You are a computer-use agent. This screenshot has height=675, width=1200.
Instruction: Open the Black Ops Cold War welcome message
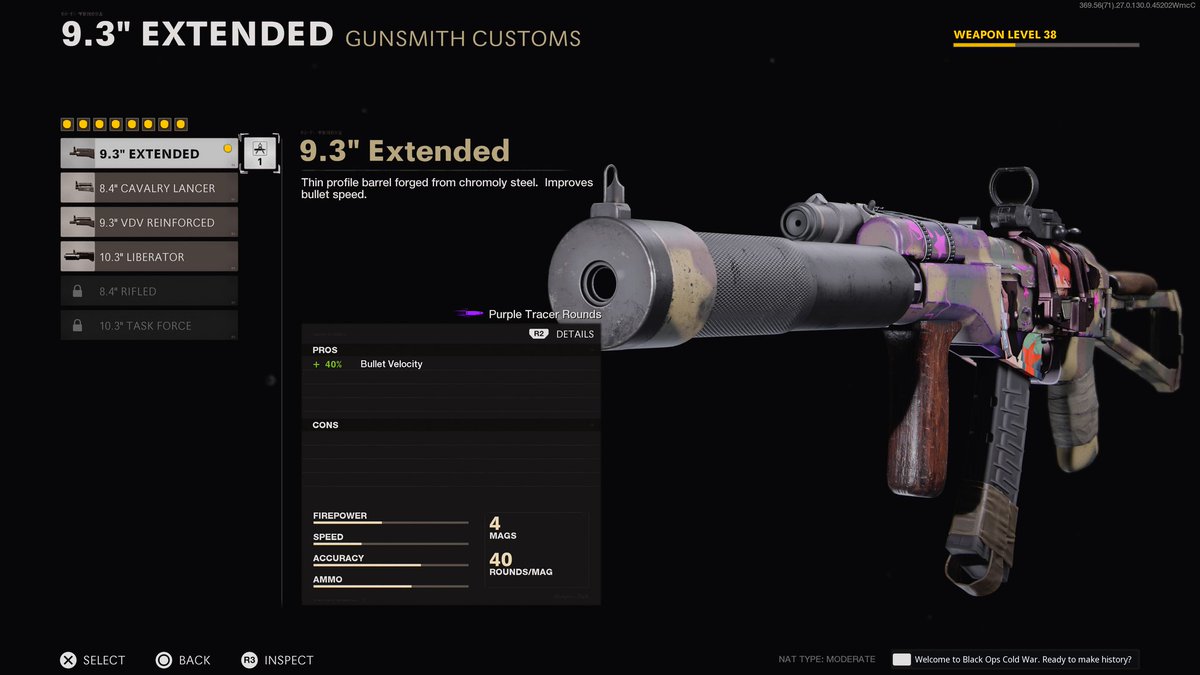(1015, 659)
